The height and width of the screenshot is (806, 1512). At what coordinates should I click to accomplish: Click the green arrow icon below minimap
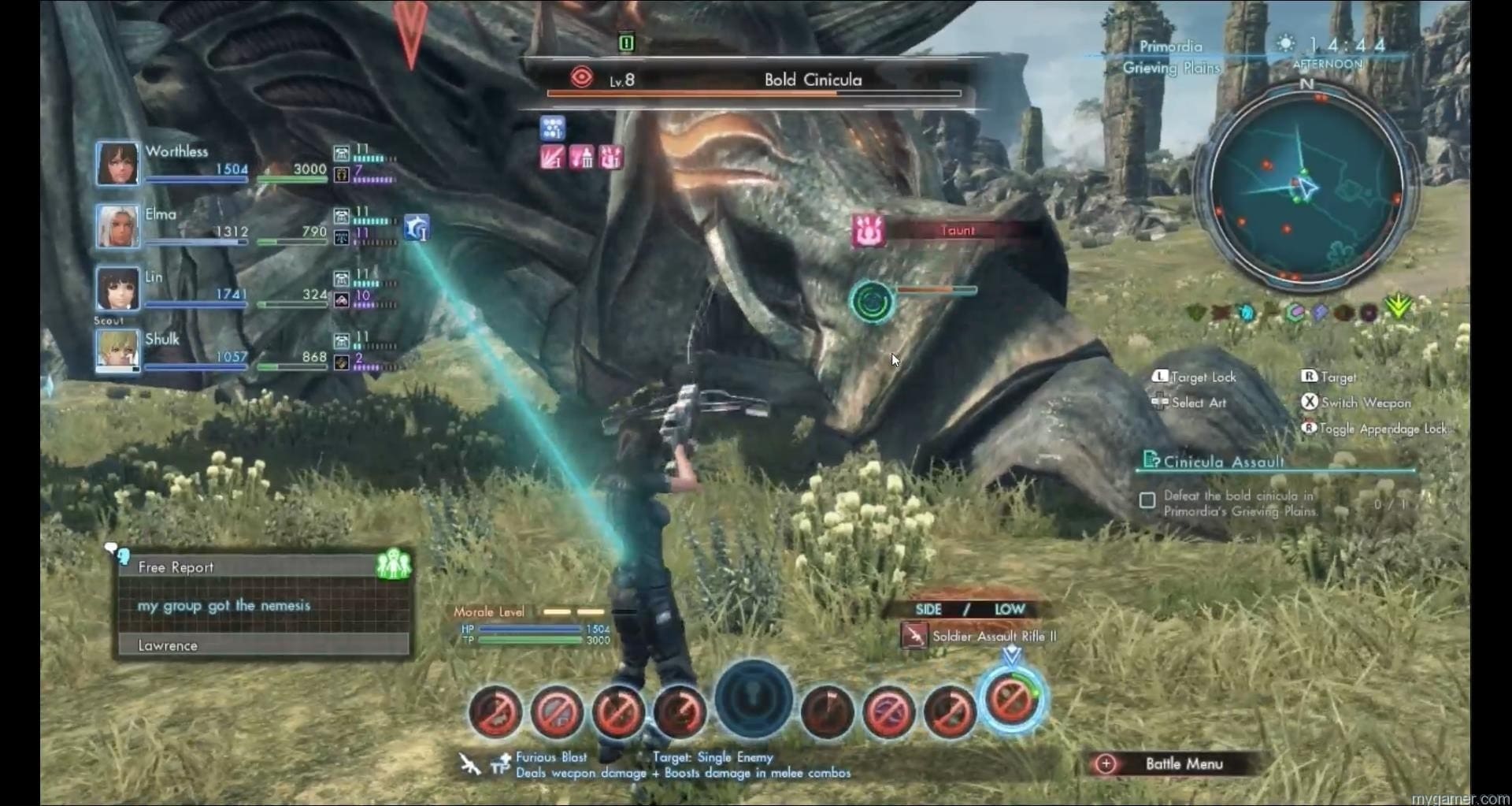click(1399, 306)
